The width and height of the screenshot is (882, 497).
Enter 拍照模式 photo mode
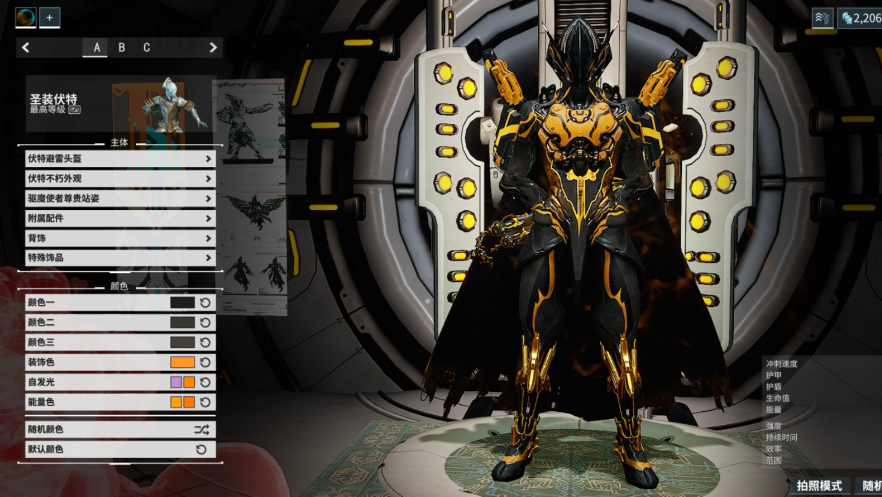tap(819, 486)
